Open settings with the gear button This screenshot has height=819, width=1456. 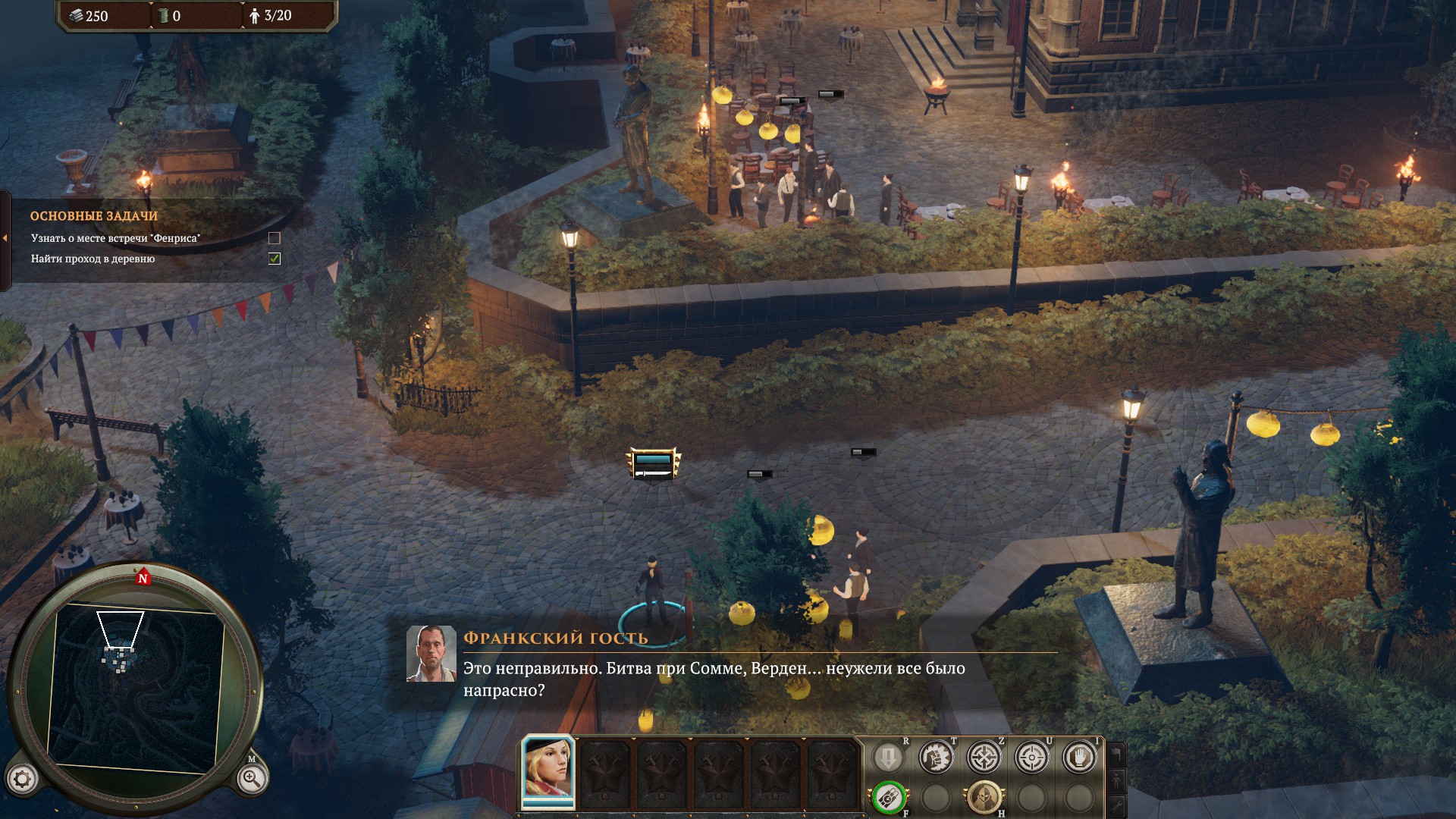tap(22, 779)
